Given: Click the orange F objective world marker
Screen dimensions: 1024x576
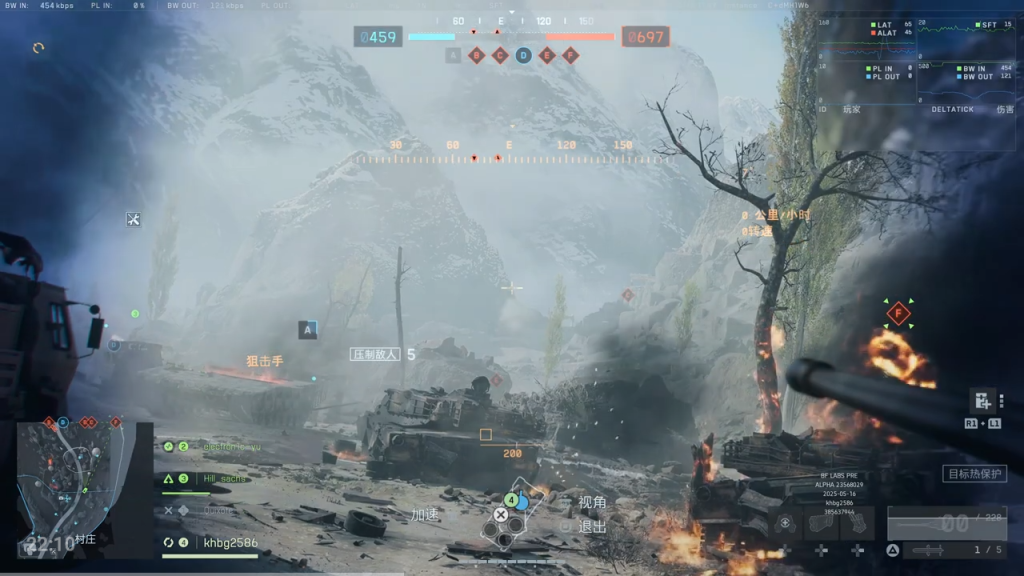Looking at the screenshot, I should [x=898, y=314].
